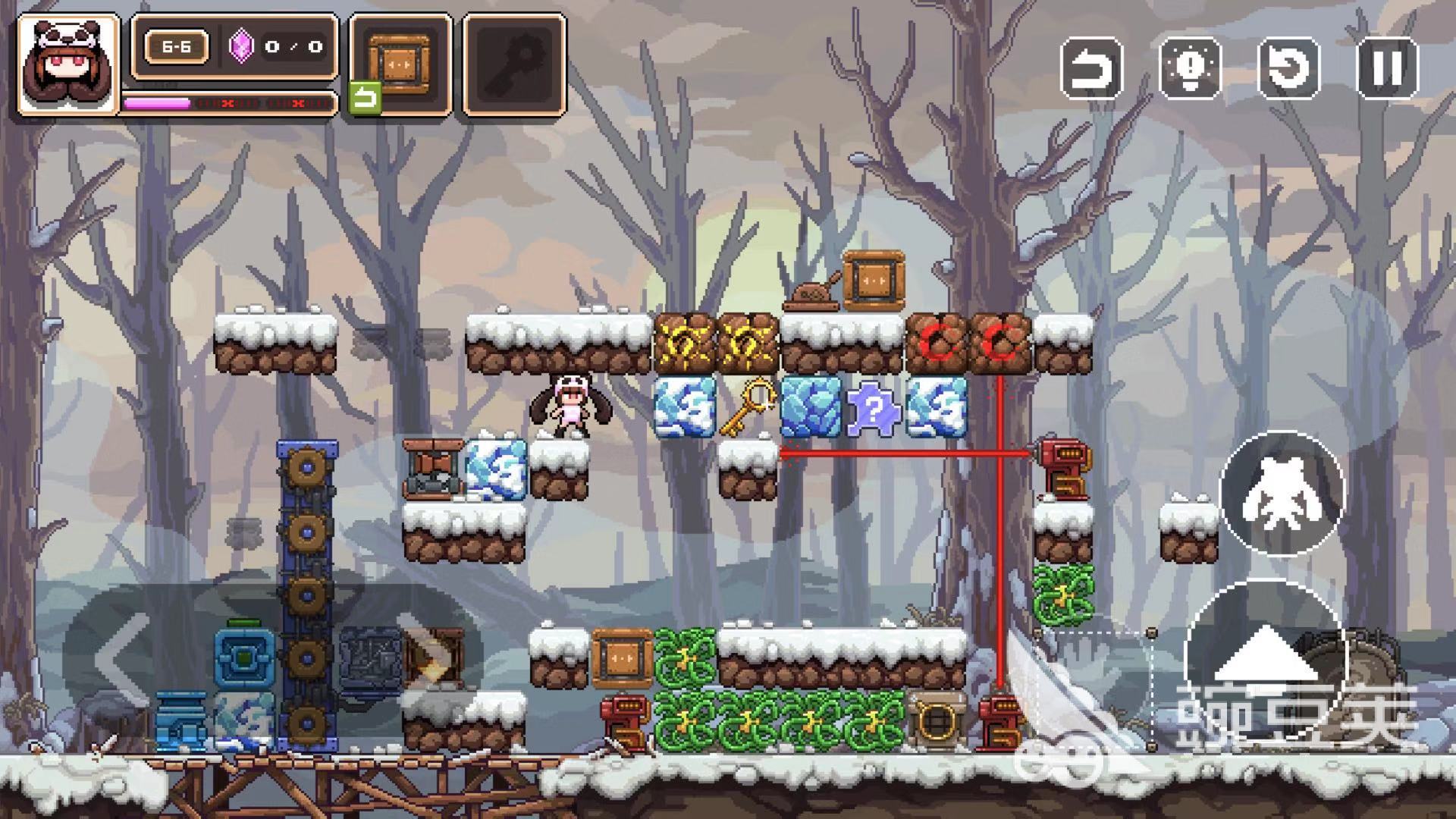Restart the level with the circular arrow
1456x819 pixels.
pyautogui.click(x=1288, y=67)
